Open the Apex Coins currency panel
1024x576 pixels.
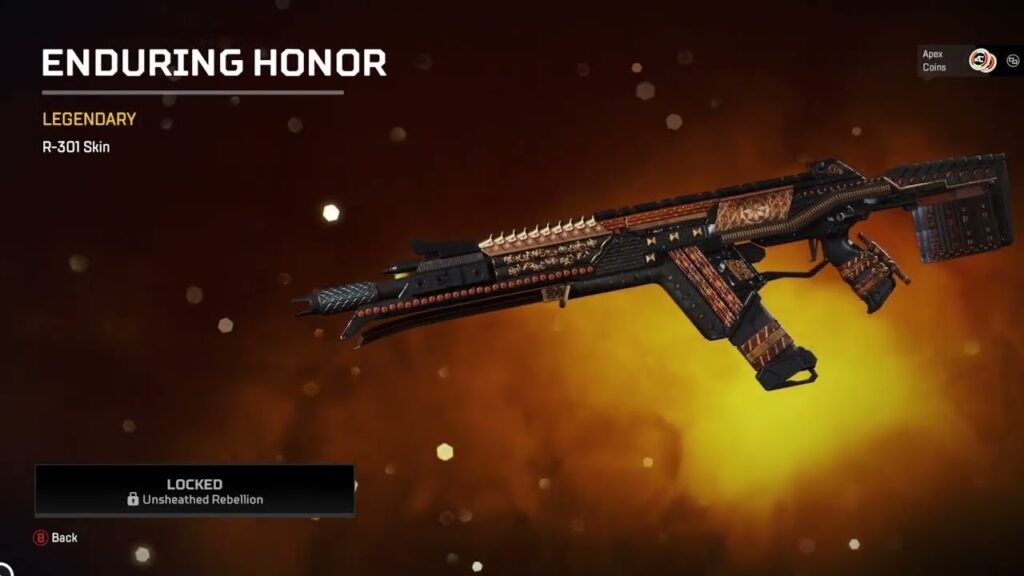(x=957, y=62)
